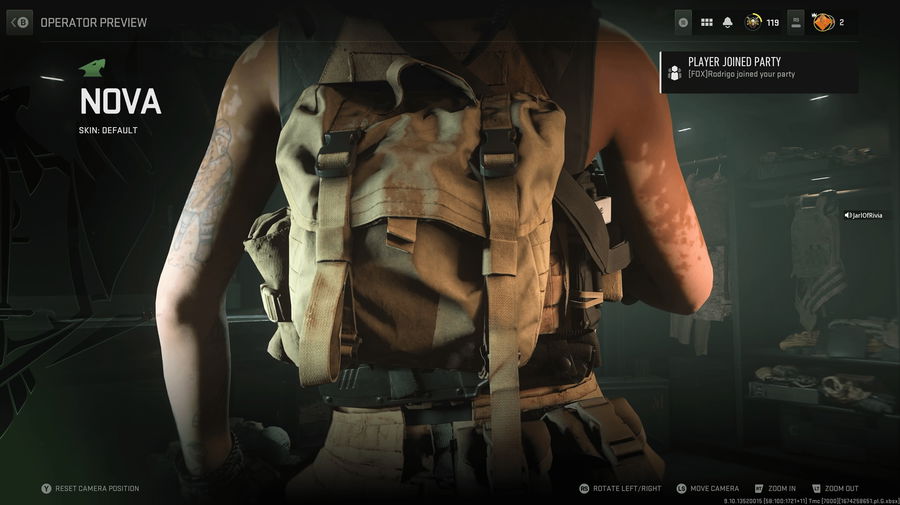Go back from the Operator Preview screen

coord(20,21)
